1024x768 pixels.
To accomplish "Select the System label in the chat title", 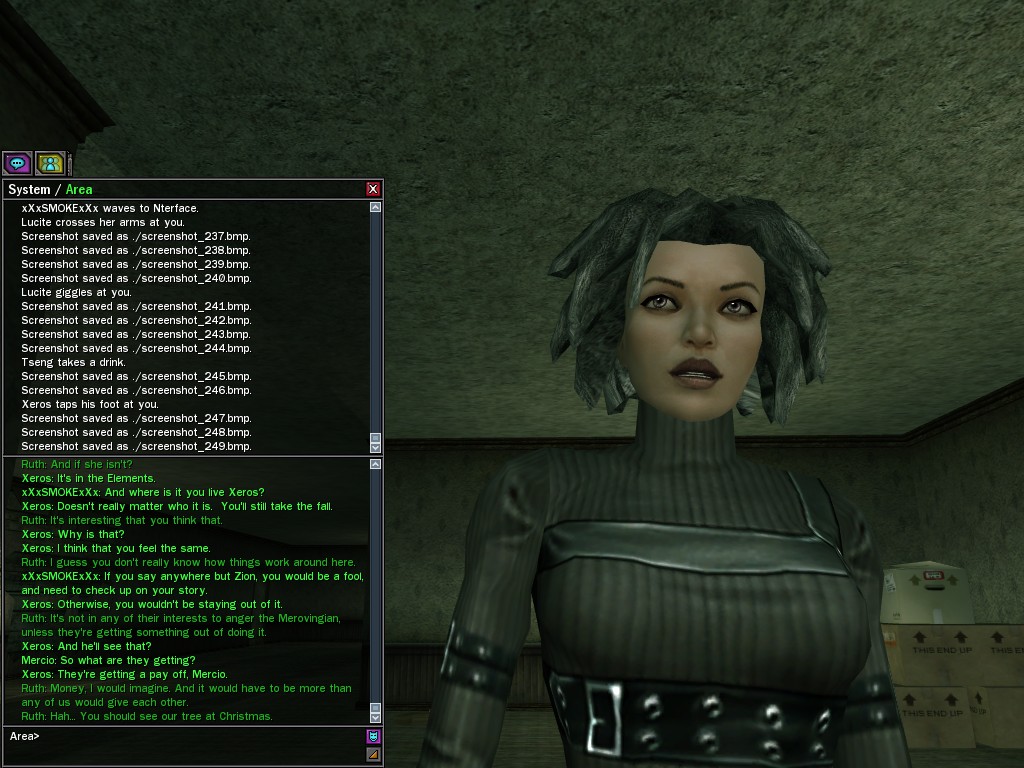I will click(x=29, y=190).
